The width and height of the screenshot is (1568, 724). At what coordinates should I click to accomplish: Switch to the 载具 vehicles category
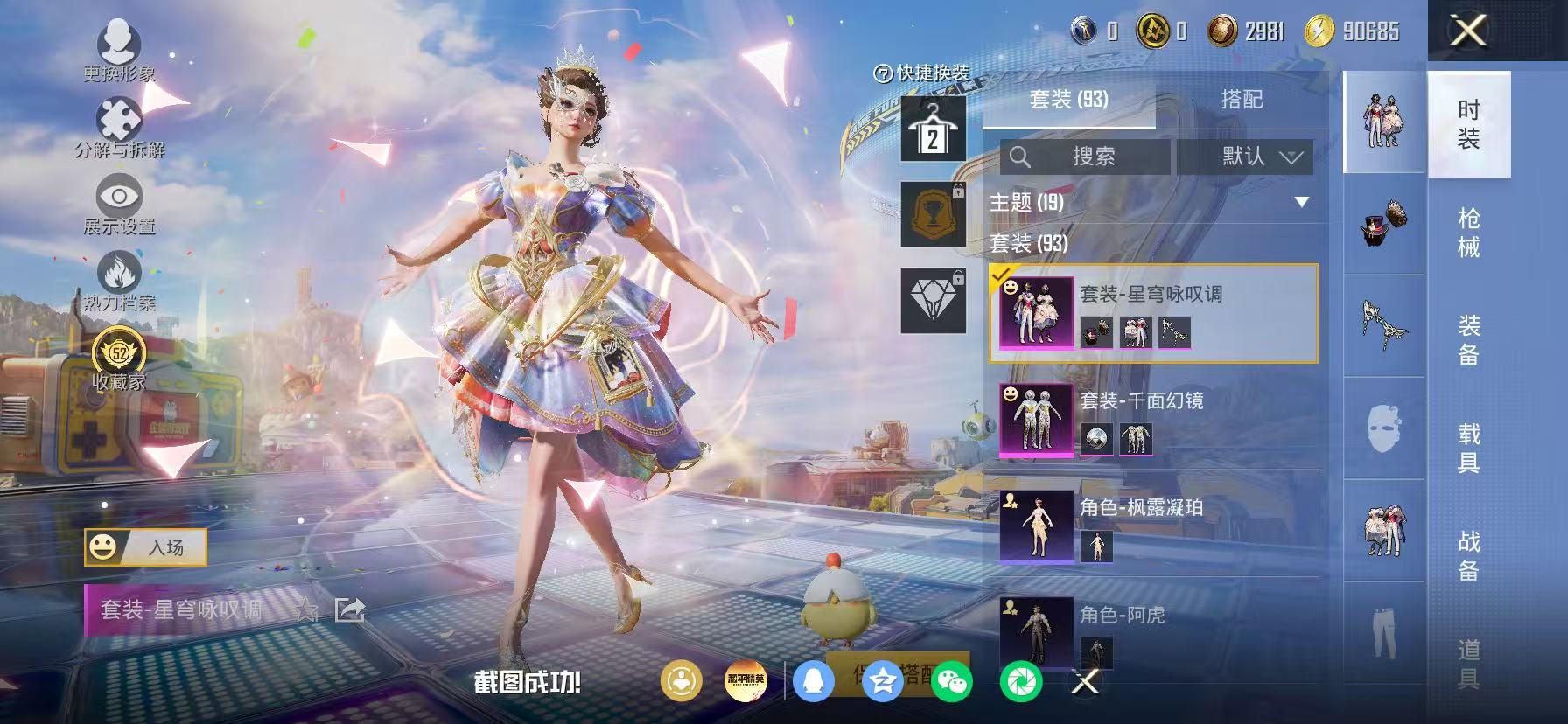pyautogui.click(x=1468, y=448)
